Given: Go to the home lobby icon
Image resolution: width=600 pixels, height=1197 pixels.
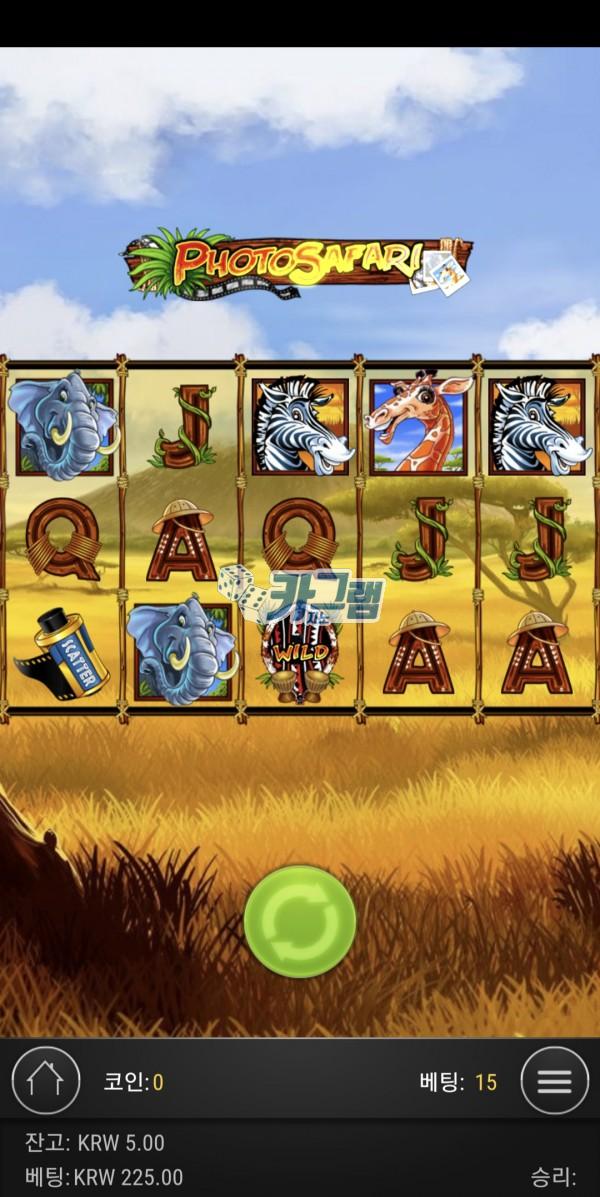Looking at the screenshot, I should pyautogui.click(x=45, y=1080).
